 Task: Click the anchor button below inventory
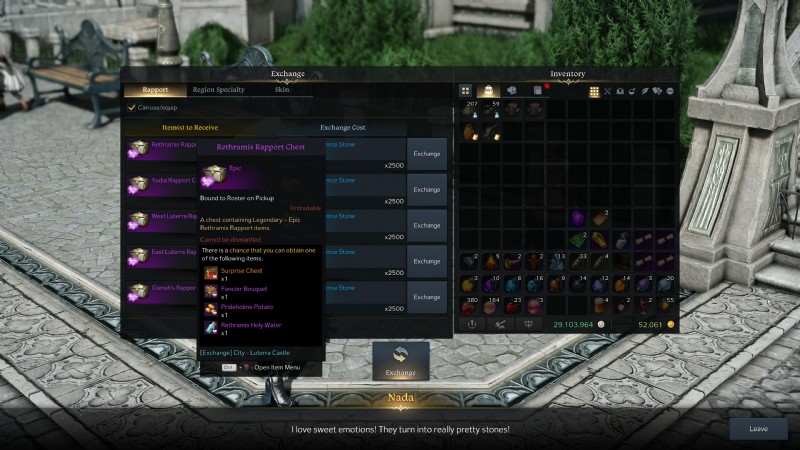pos(472,324)
